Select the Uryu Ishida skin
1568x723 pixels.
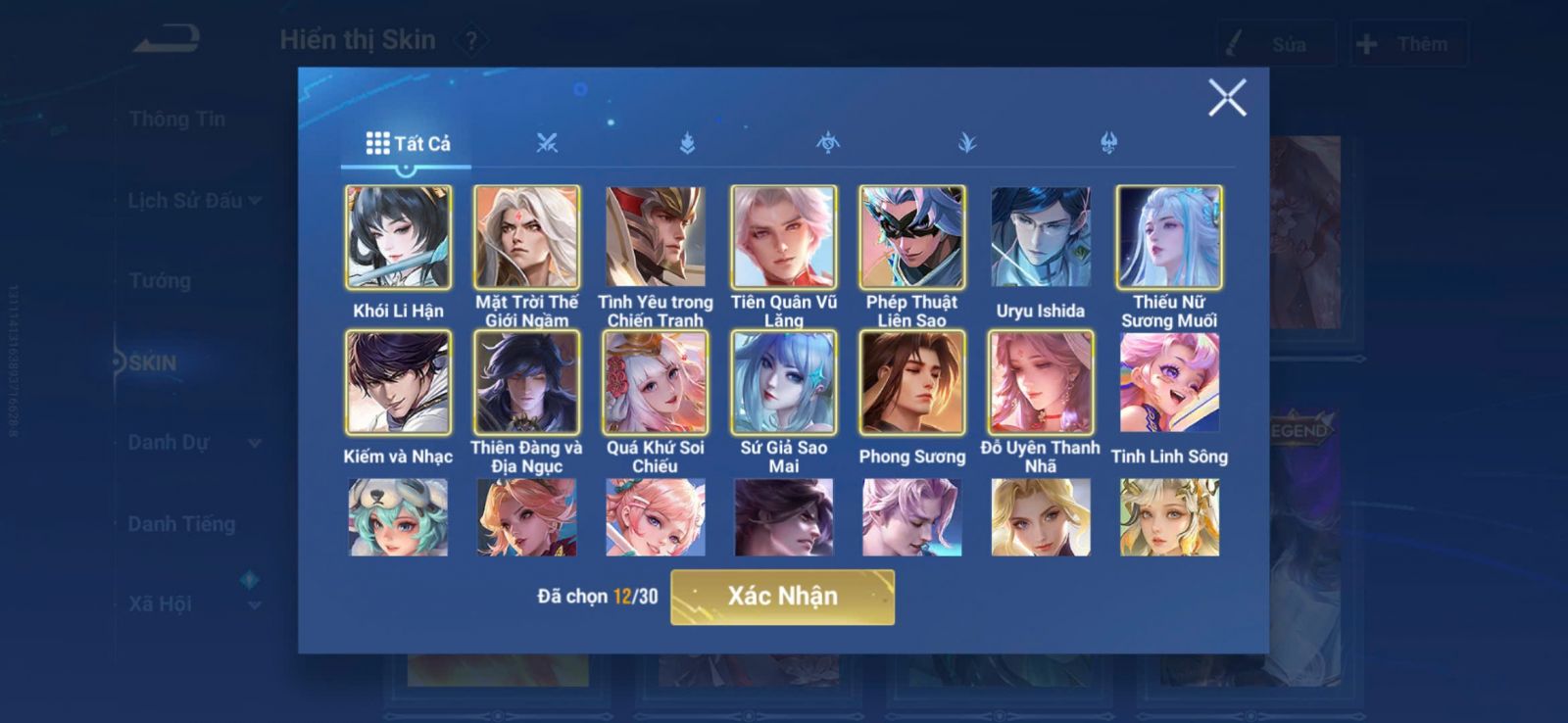click(x=1040, y=237)
